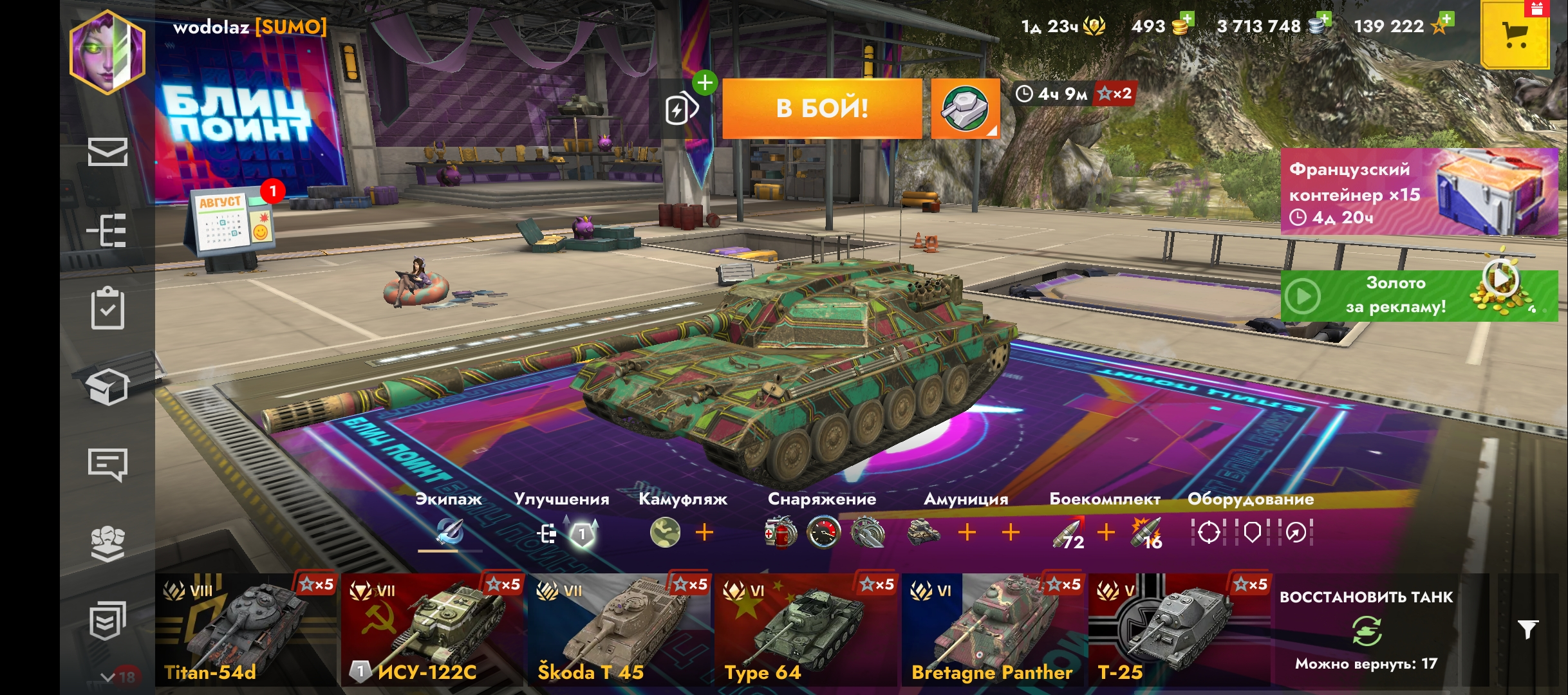Choose the Škoda T 45 tank
Screen dimensions: 1568x695
pyautogui.click(x=619, y=629)
